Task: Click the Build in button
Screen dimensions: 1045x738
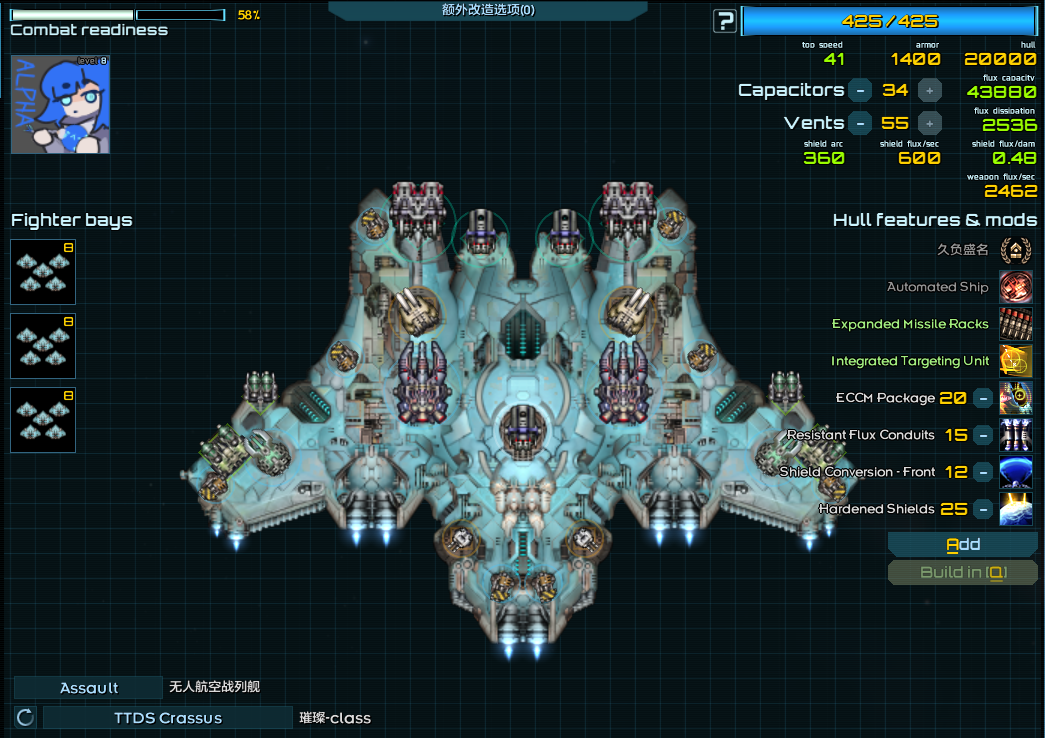Action: [x=963, y=573]
